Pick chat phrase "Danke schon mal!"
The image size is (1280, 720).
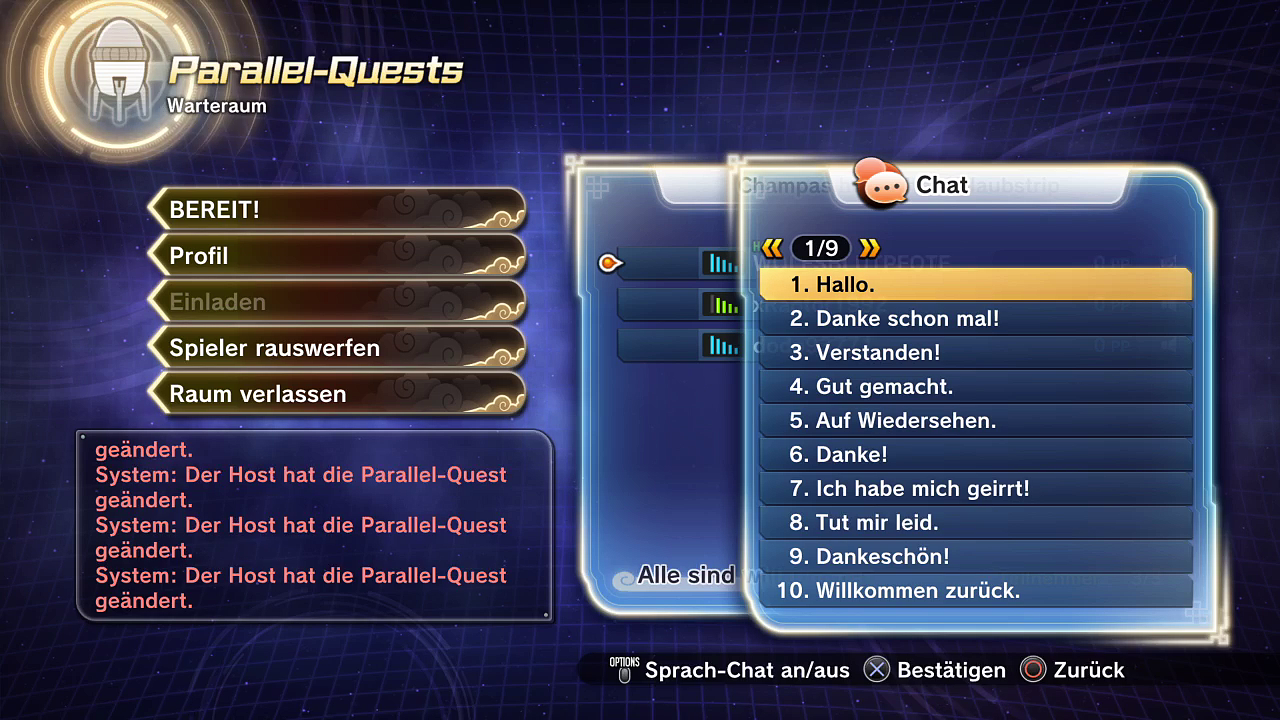975,319
